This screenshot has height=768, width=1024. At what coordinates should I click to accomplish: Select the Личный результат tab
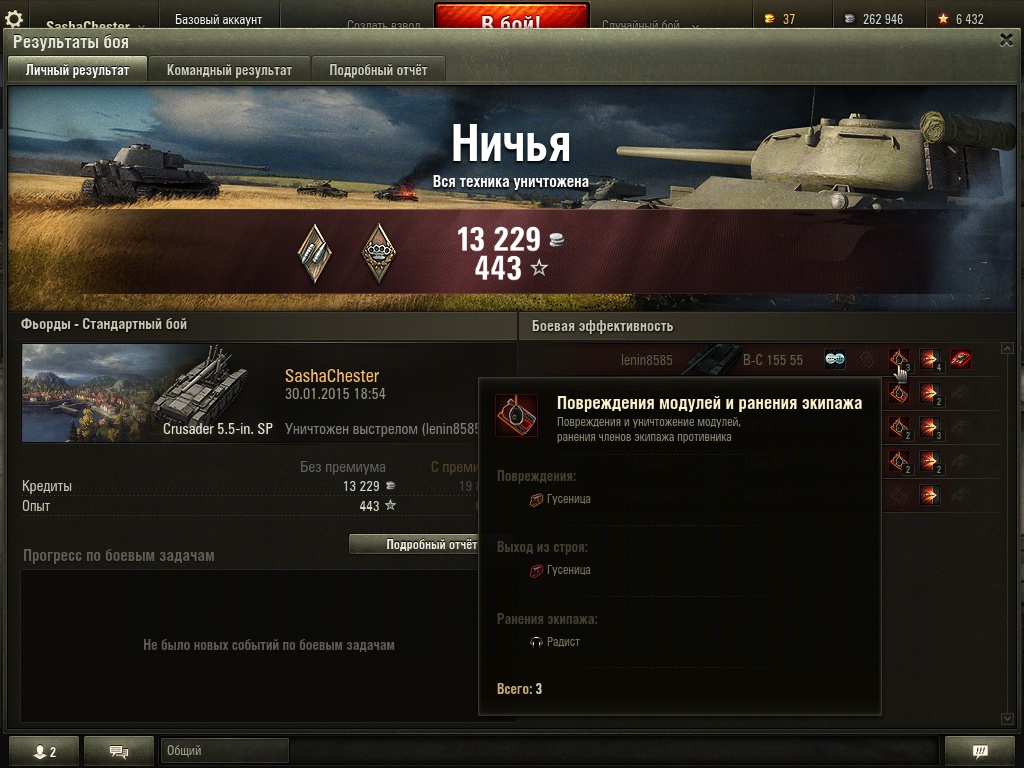pyautogui.click(x=77, y=70)
